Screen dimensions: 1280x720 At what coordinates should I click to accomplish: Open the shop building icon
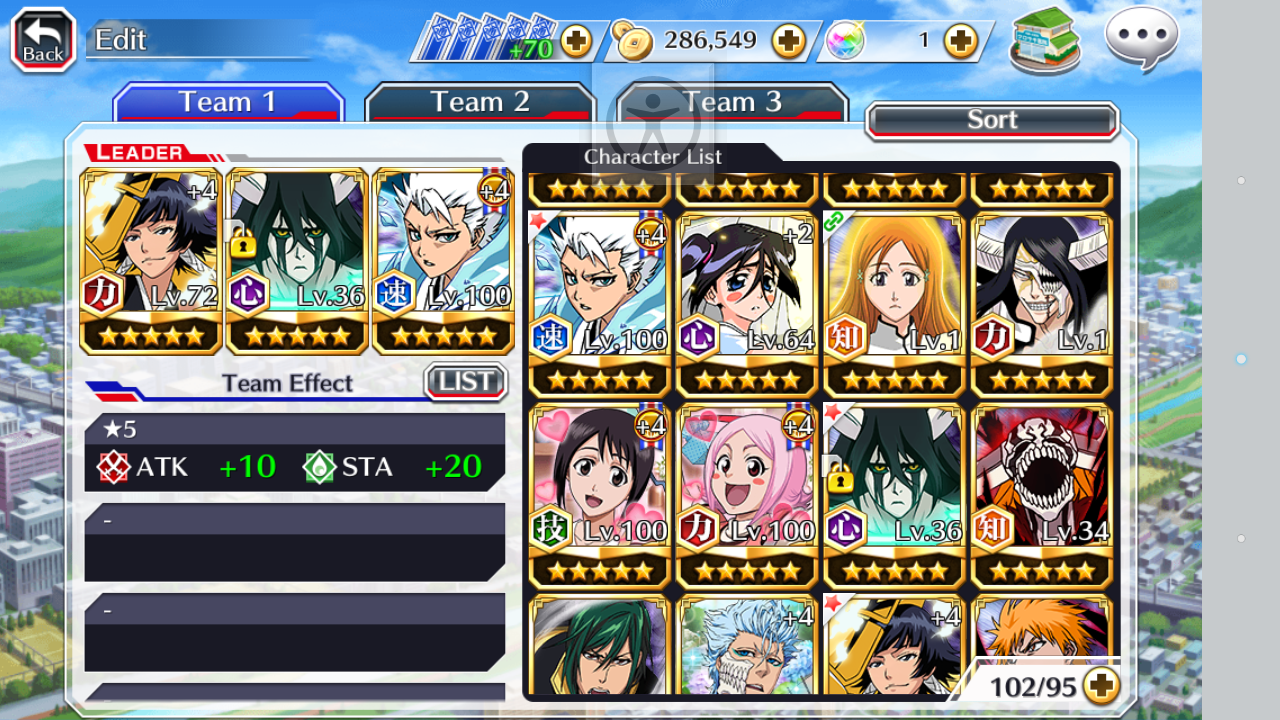click(1045, 40)
